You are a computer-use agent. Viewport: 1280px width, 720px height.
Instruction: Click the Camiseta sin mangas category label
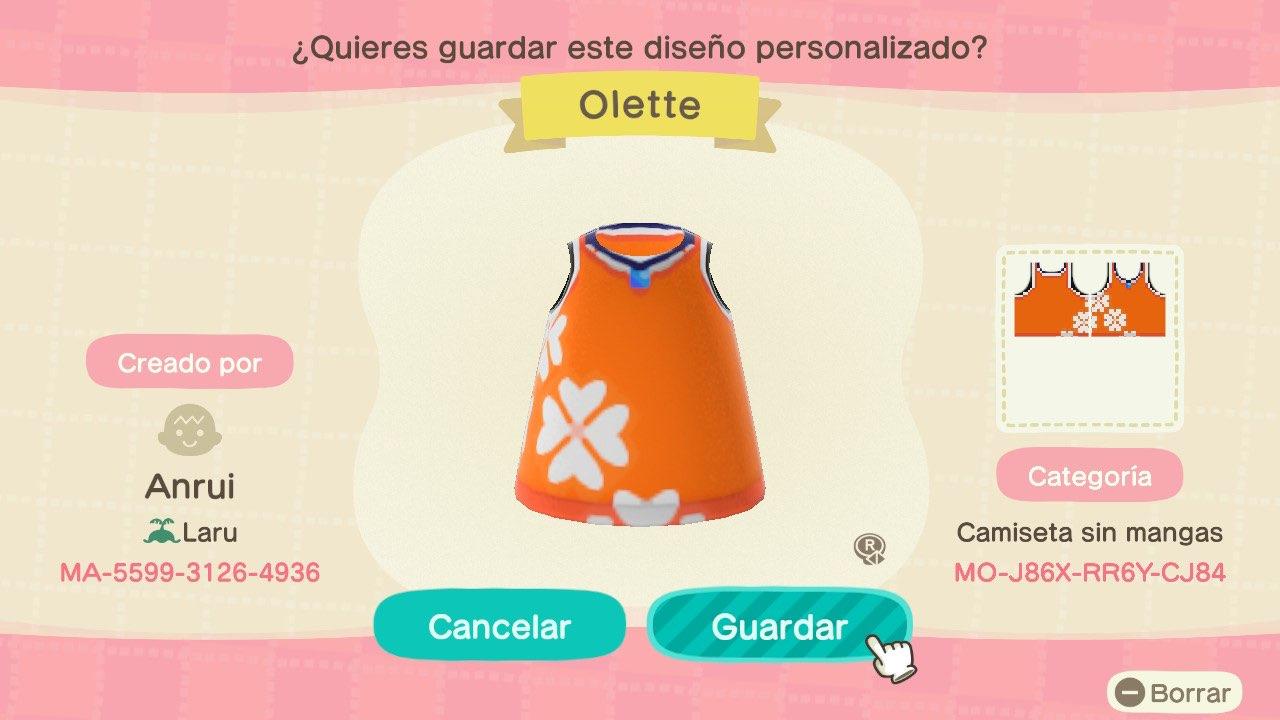coord(1089,534)
